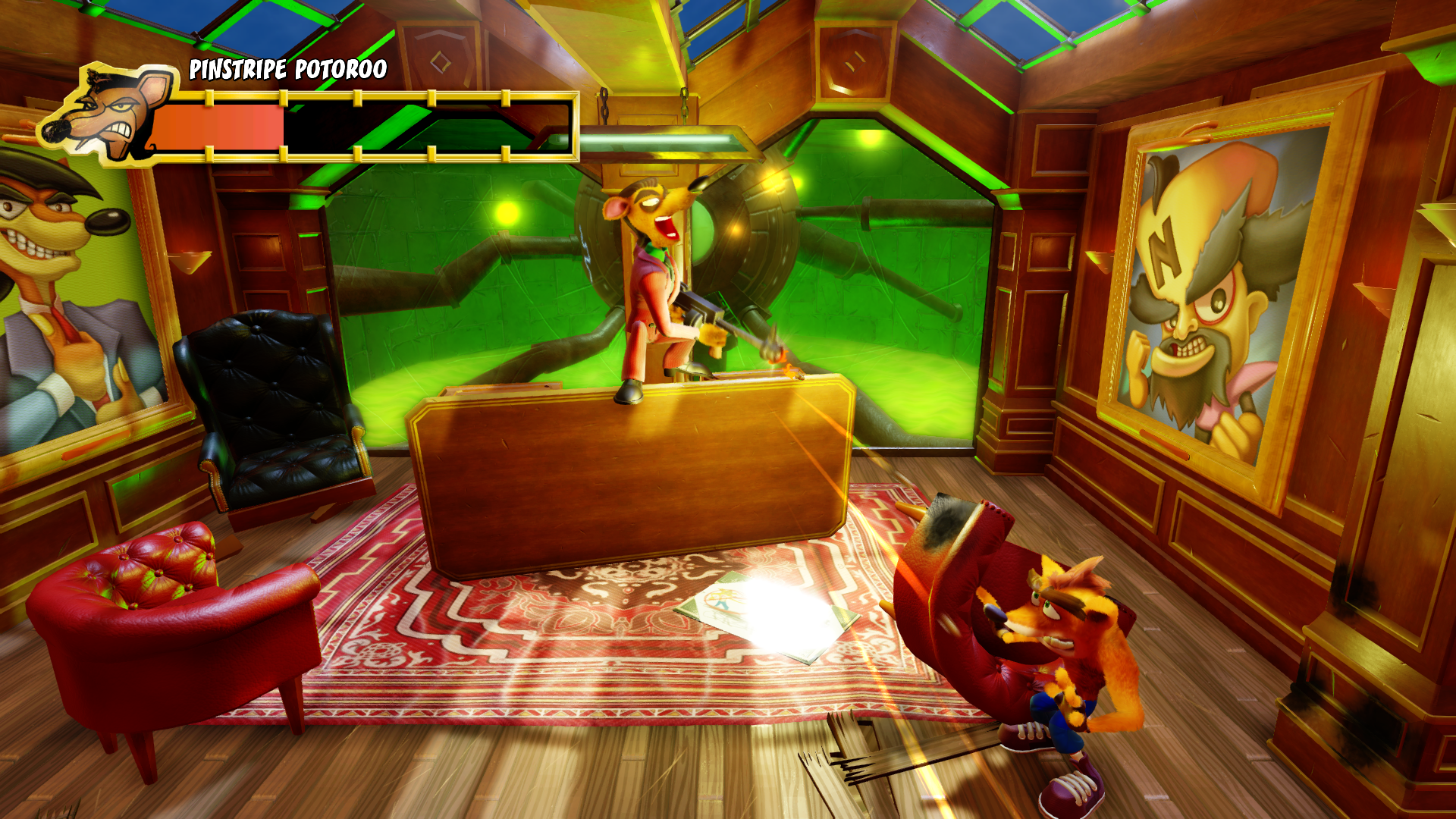Click the Pinstripe painting on the left wall
Viewport: 1456px width, 819px height.
tap(68, 303)
